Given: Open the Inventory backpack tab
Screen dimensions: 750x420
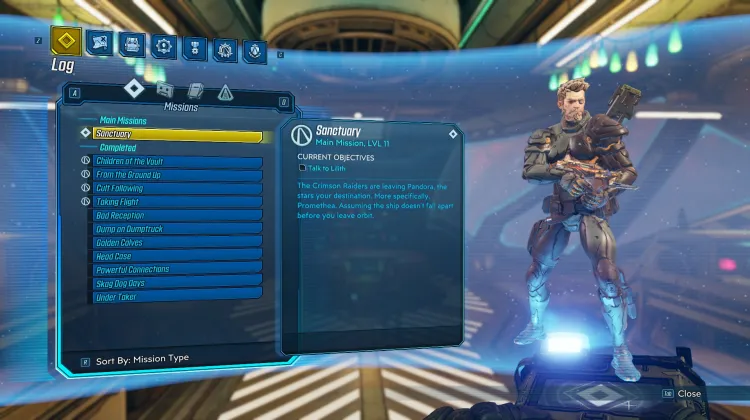Looking at the screenshot, I should pyautogui.click(x=131, y=44).
